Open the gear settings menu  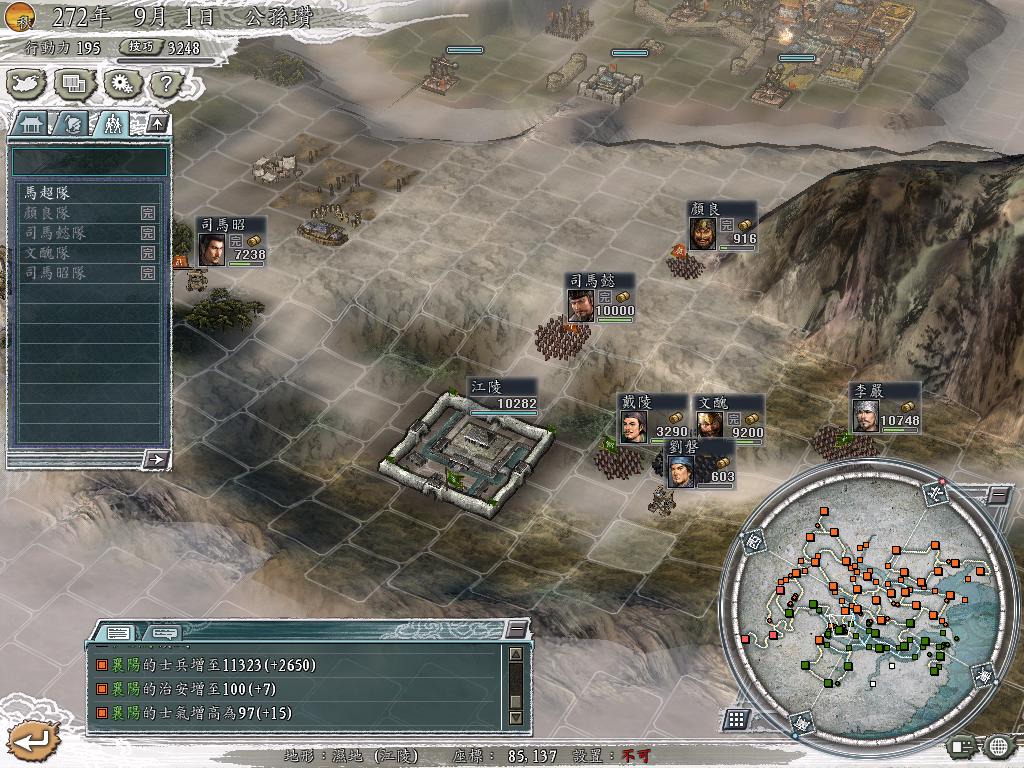coord(121,84)
